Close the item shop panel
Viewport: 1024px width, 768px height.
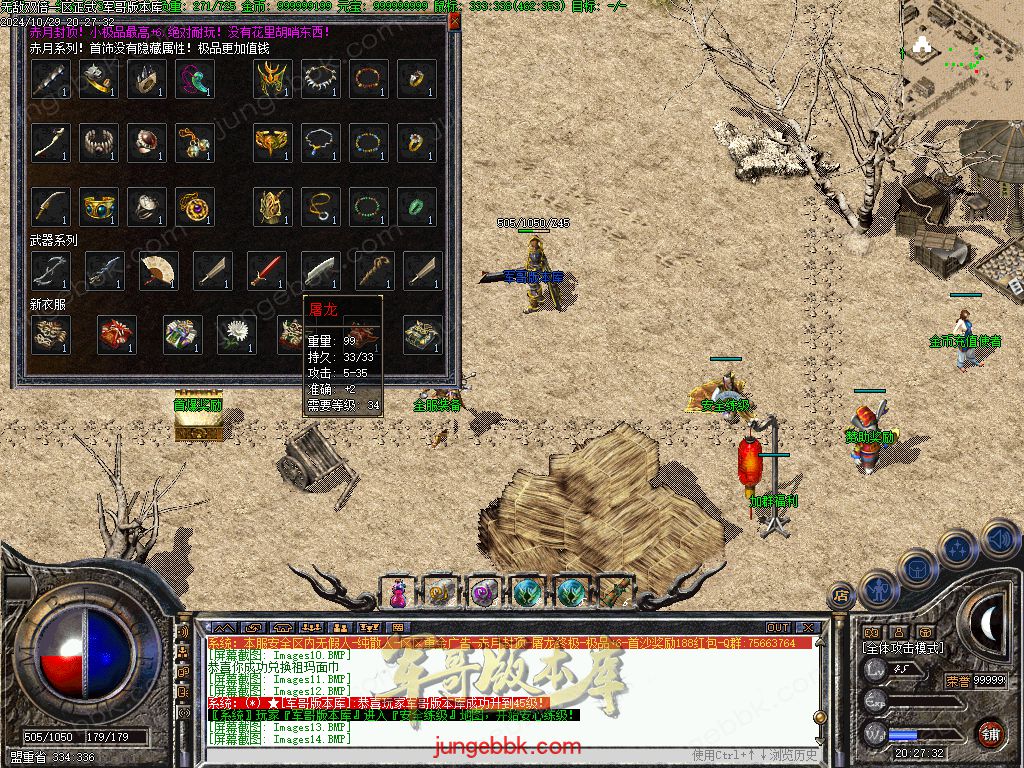point(455,19)
